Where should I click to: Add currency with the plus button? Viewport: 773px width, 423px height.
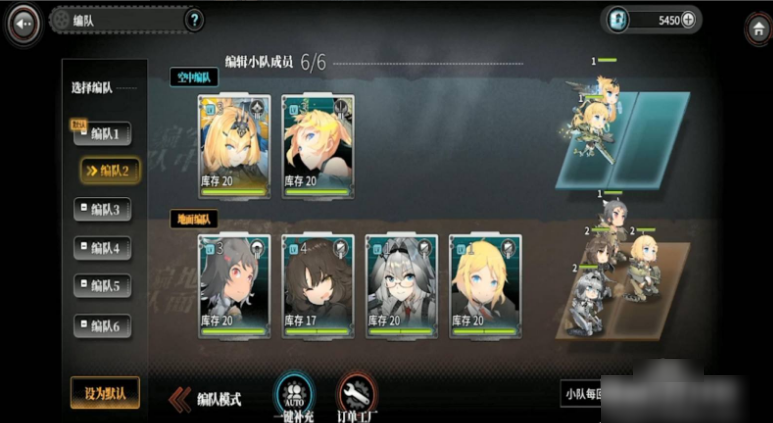click(x=688, y=20)
